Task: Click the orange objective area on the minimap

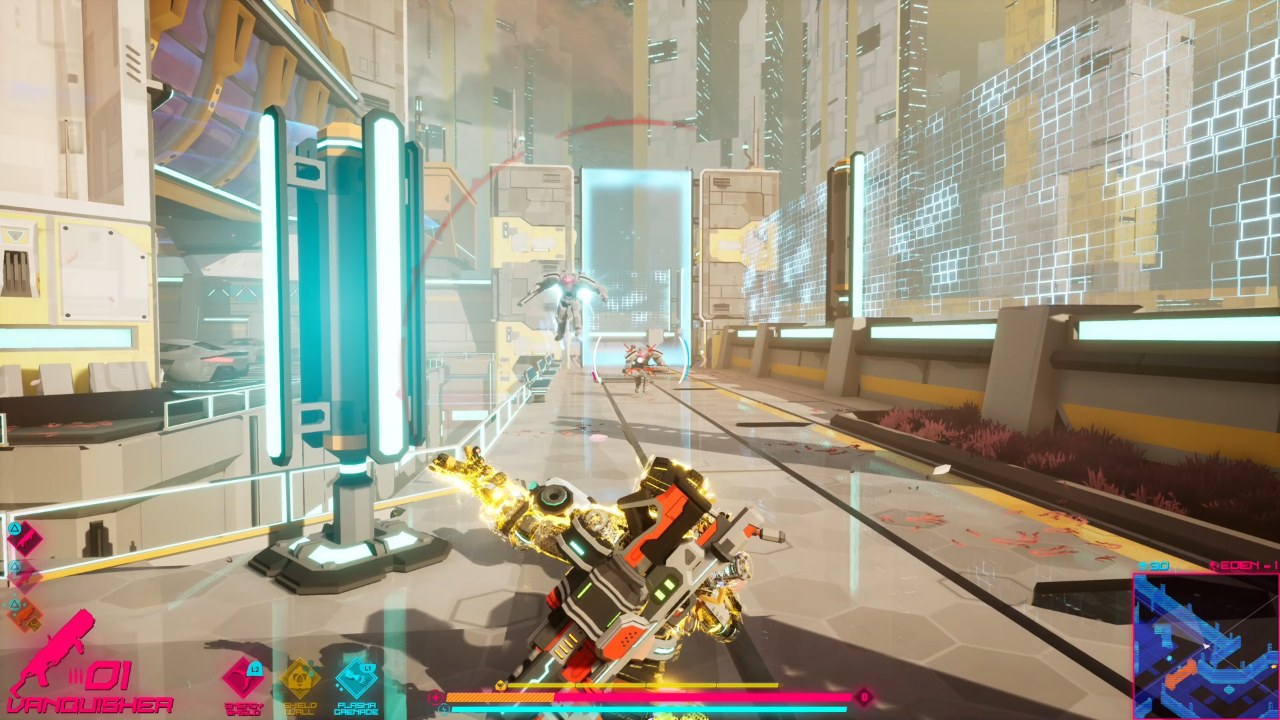Action: (1179, 675)
